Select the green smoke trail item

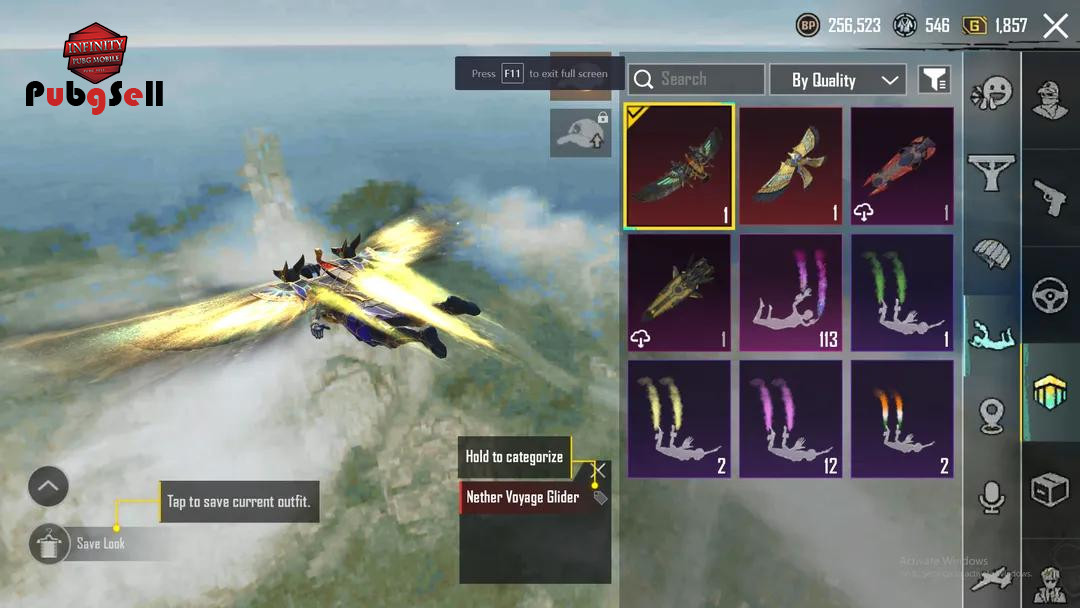902,293
